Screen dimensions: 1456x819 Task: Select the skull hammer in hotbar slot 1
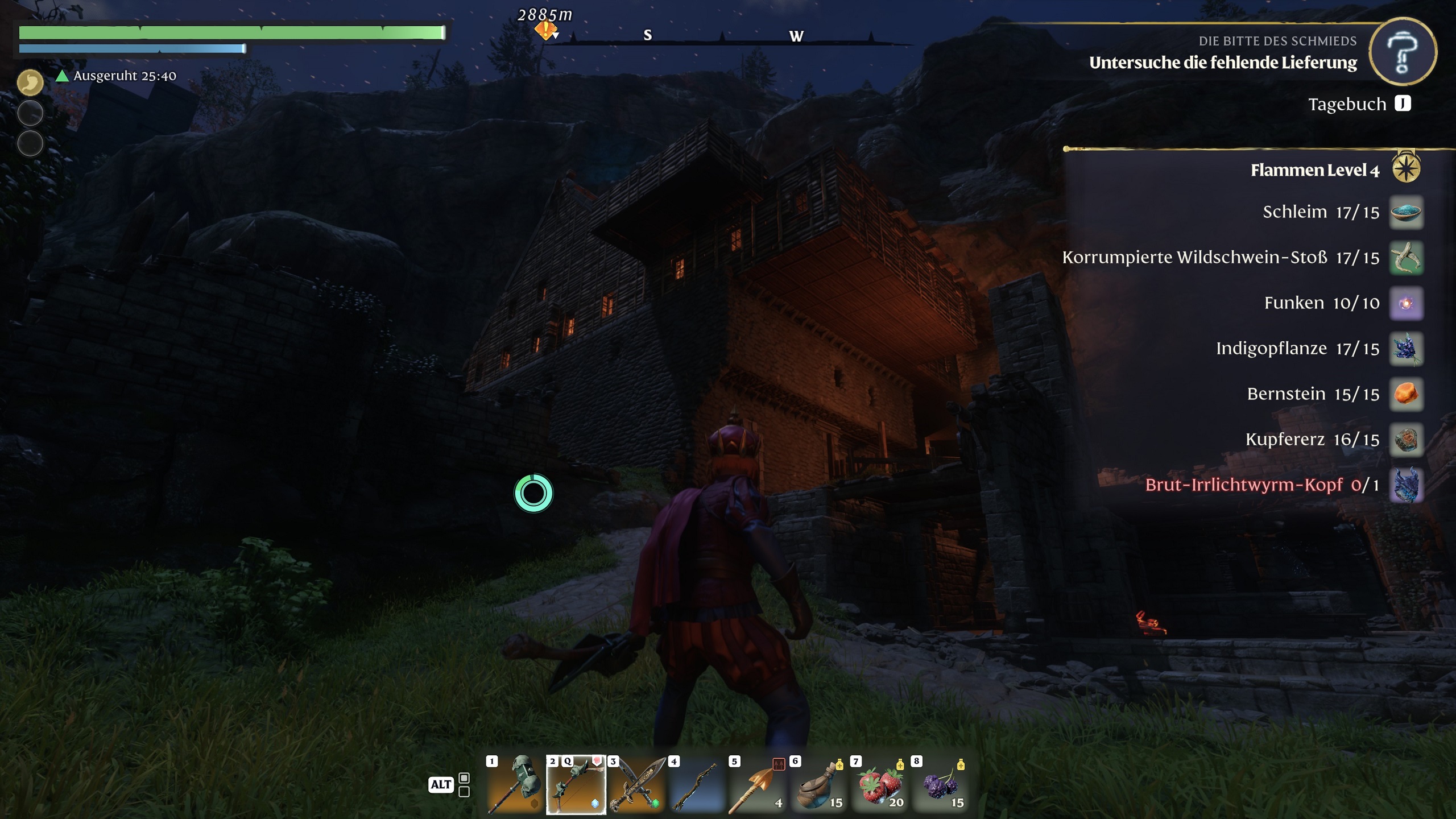[x=515, y=785]
